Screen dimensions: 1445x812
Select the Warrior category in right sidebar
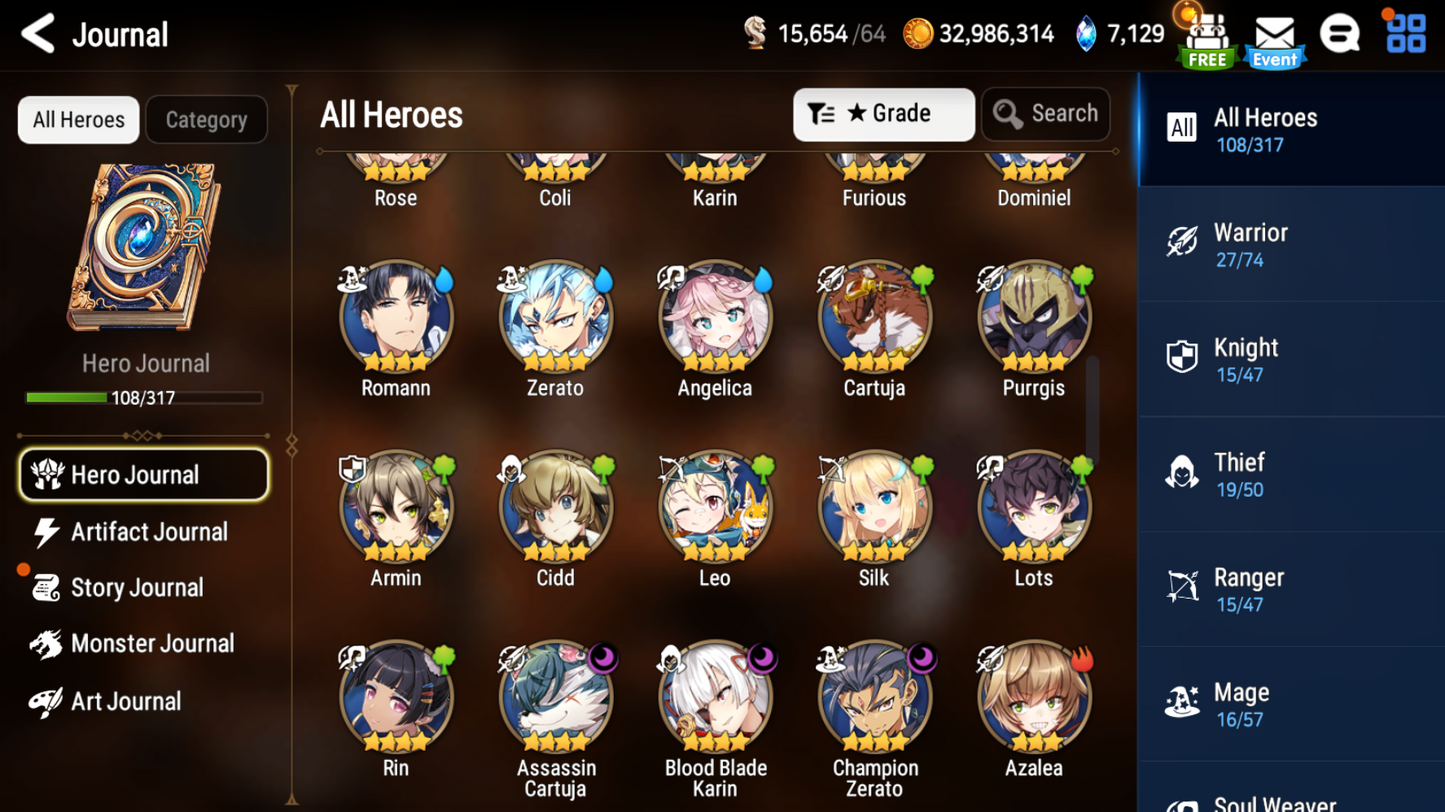[x=1290, y=243]
